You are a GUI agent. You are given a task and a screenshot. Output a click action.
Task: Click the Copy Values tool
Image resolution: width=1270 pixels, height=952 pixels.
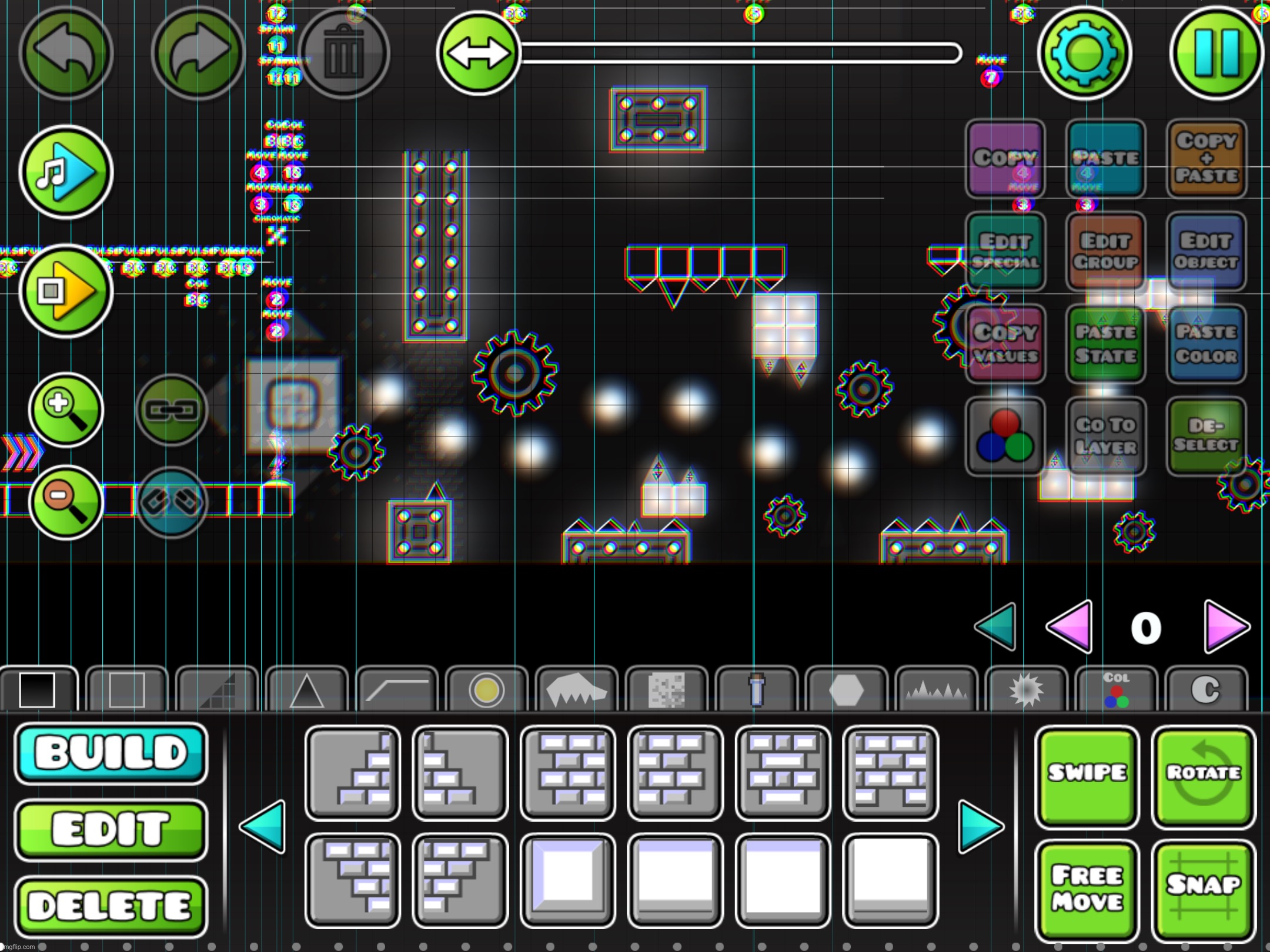1005,343
